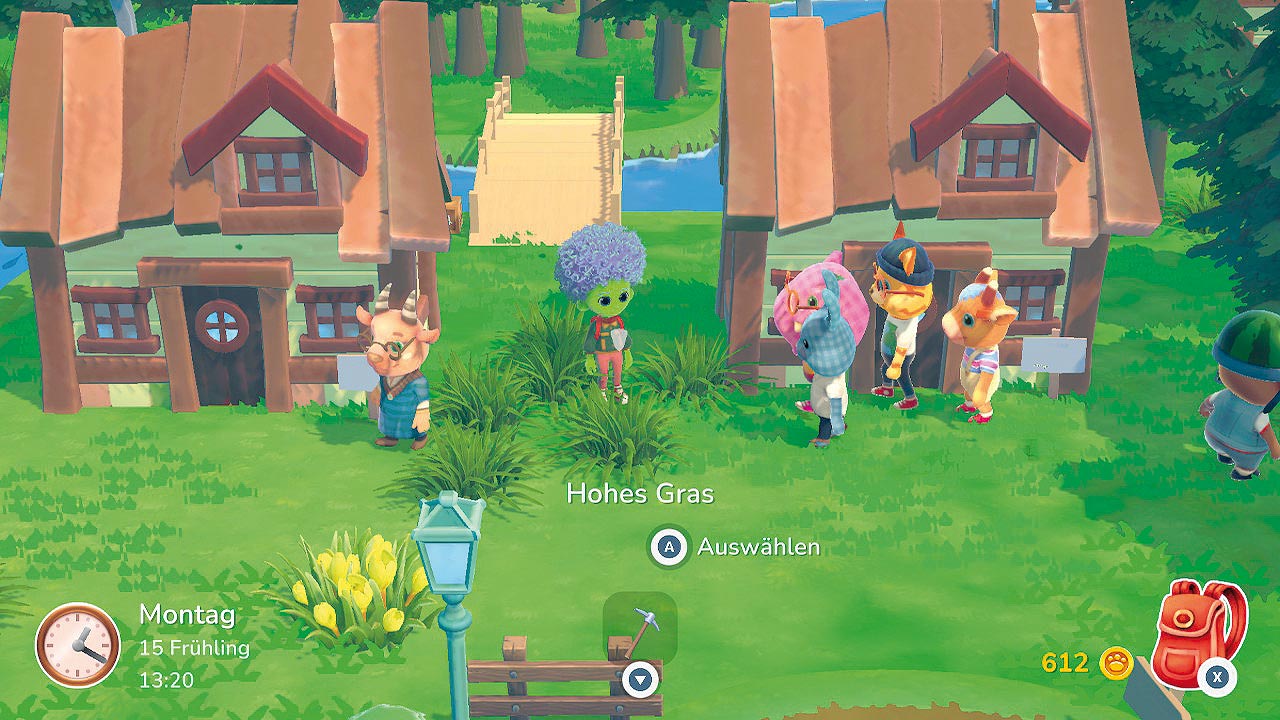Viewport: 1280px width, 720px height.
Task: Click the clock icon
Action: [x=77, y=645]
